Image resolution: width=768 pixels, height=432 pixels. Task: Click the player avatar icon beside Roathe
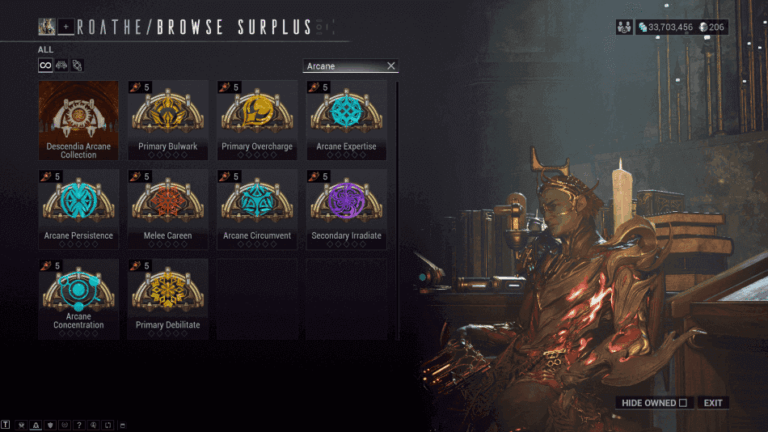coord(47,26)
